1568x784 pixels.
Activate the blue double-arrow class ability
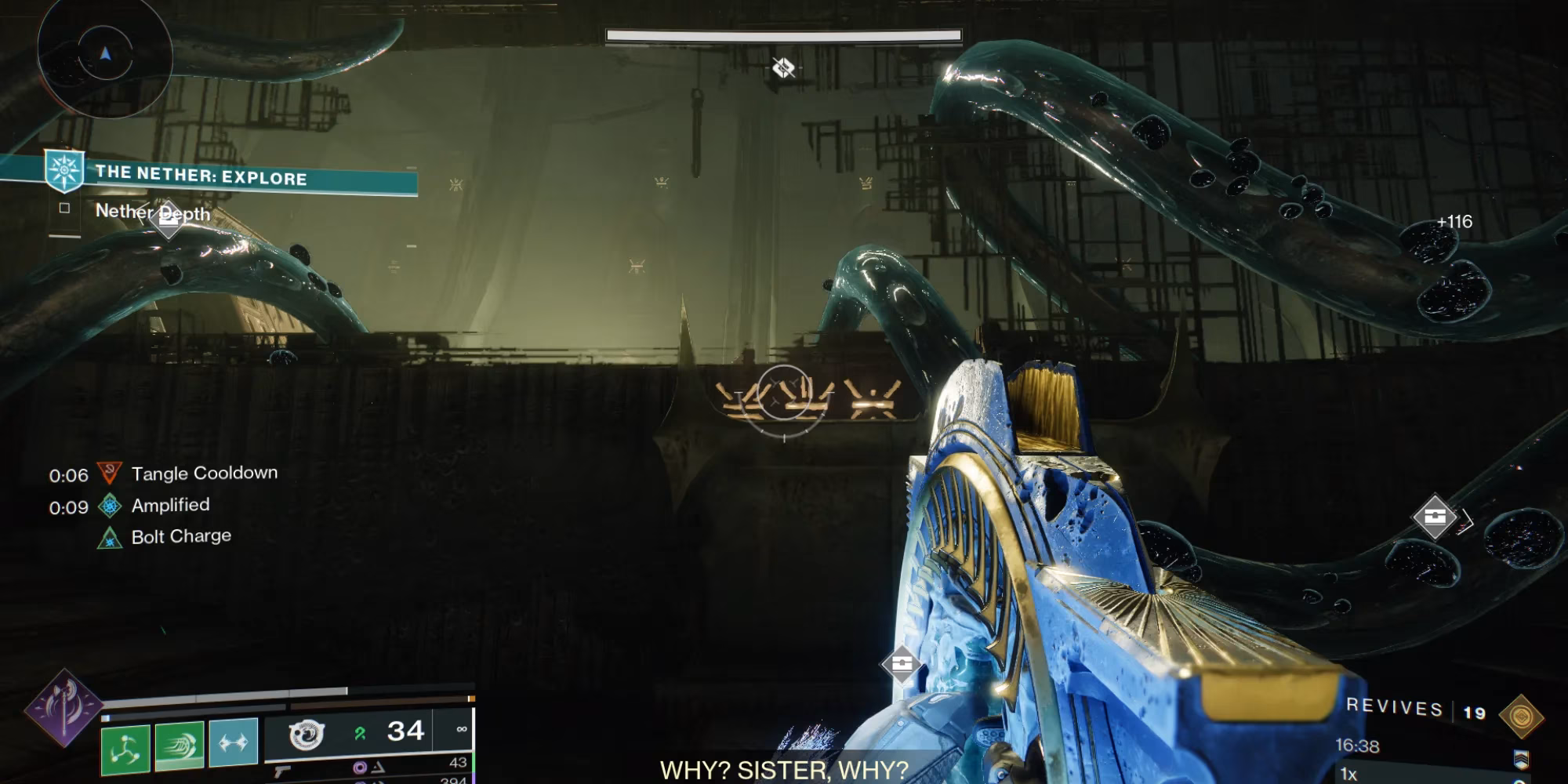[x=234, y=741]
